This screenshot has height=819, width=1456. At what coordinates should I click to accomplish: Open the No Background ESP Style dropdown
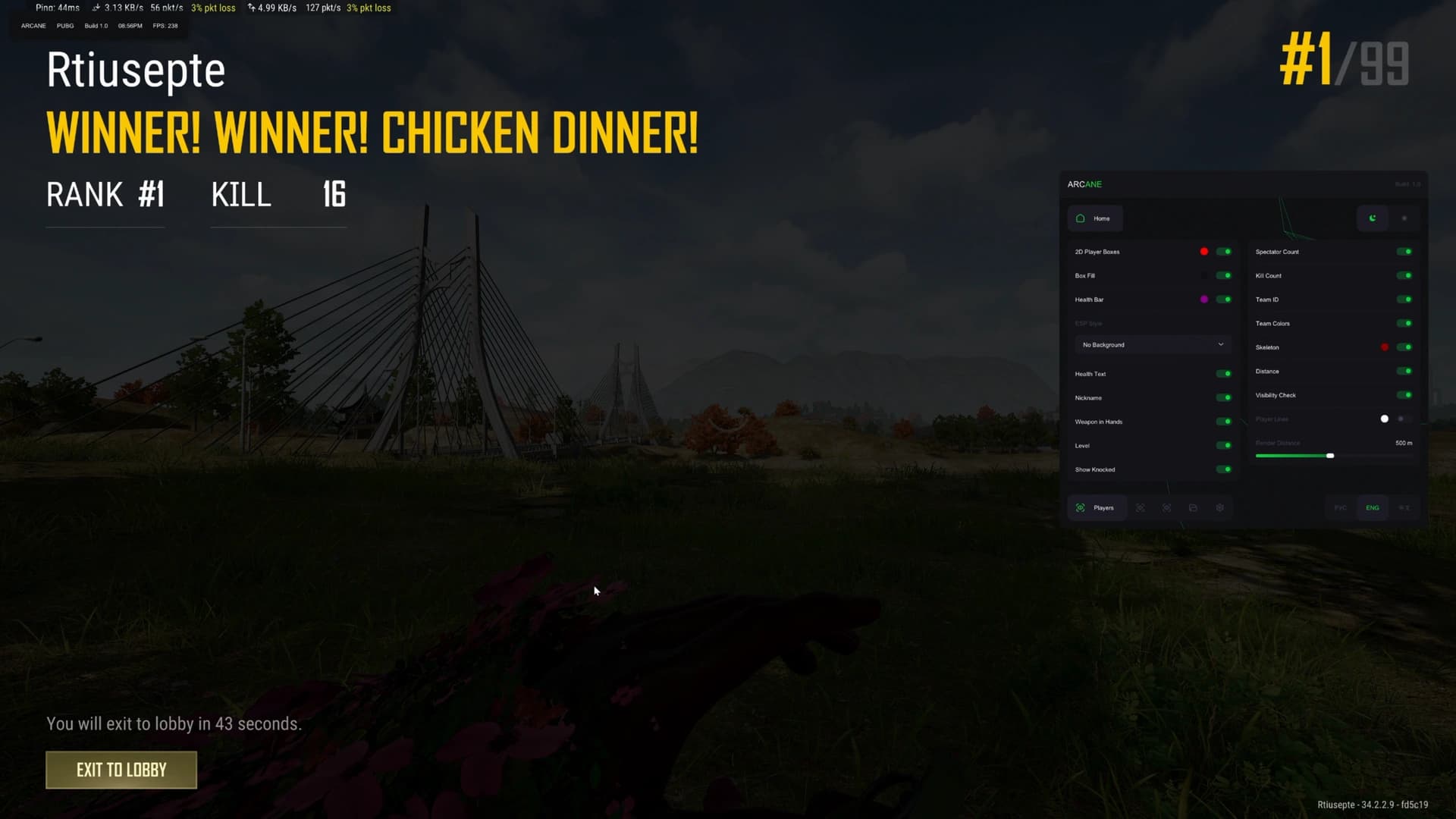click(x=1153, y=344)
